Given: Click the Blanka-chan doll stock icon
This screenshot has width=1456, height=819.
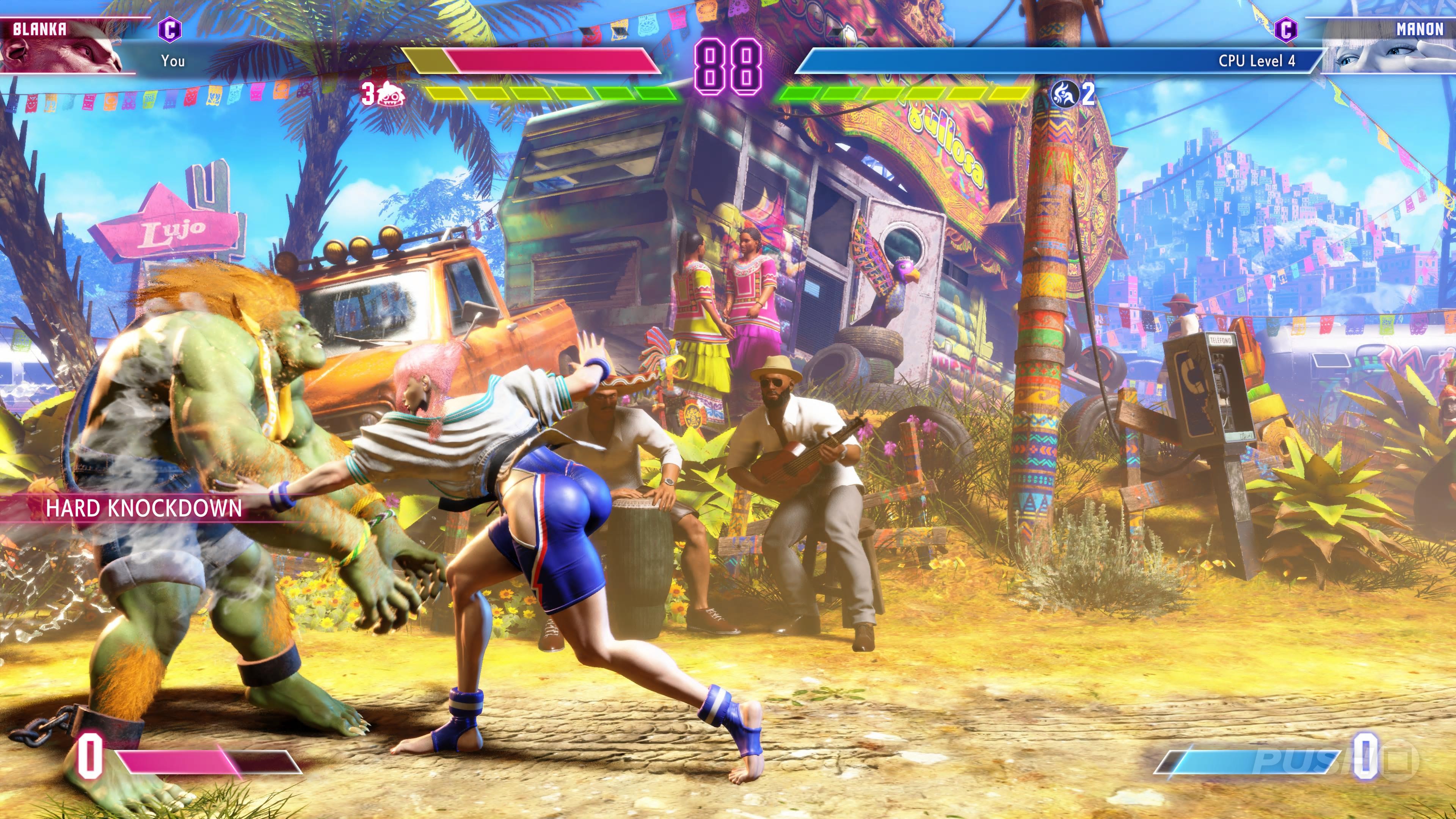Looking at the screenshot, I should [x=391, y=94].
